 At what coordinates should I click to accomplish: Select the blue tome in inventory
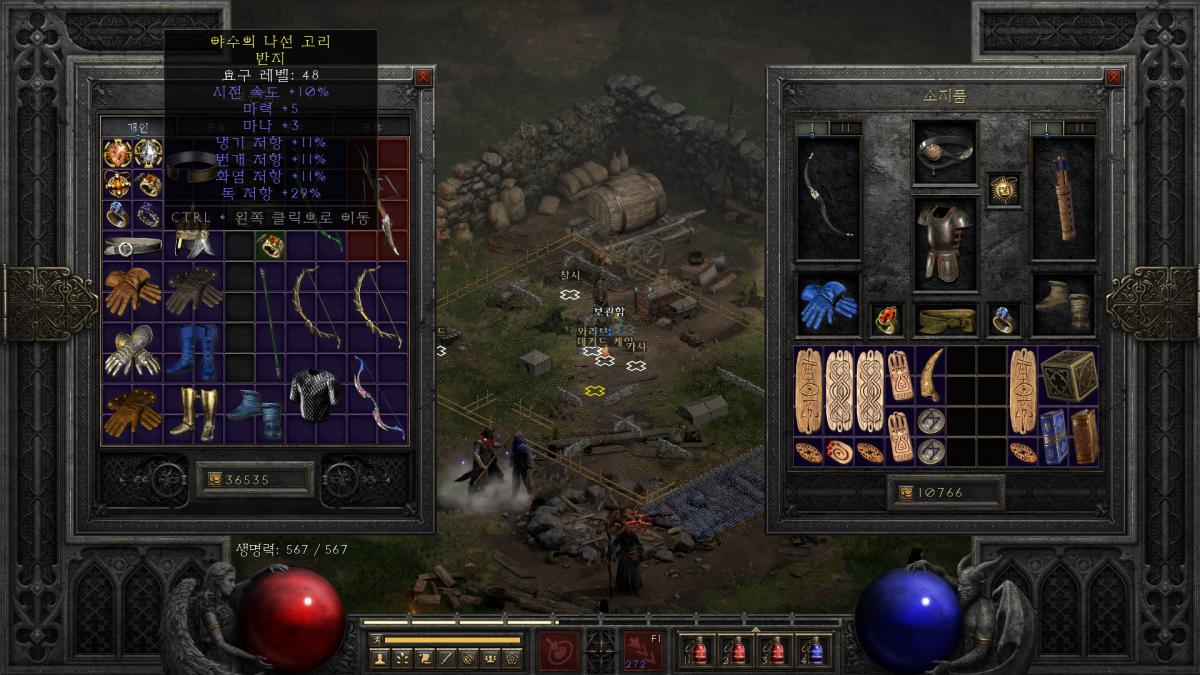click(x=1054, y=436)
